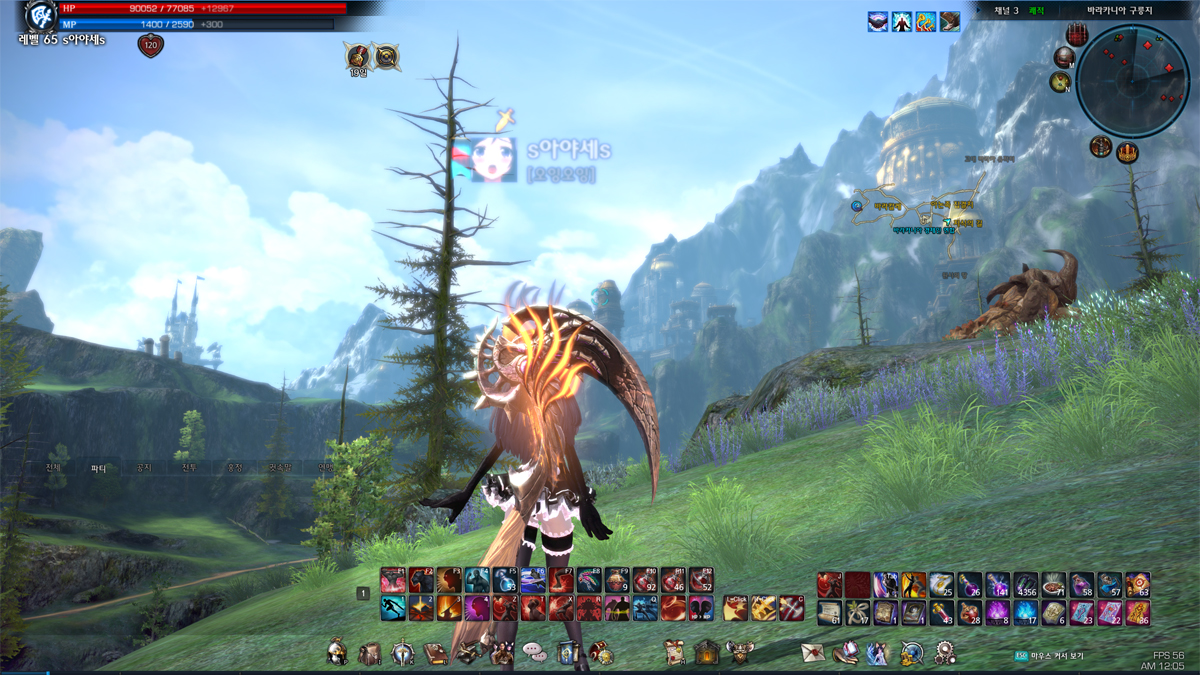Eat the food bowl stacked at 71
This screenshot has width=1200, height=675.
(x=1054, y=585)
